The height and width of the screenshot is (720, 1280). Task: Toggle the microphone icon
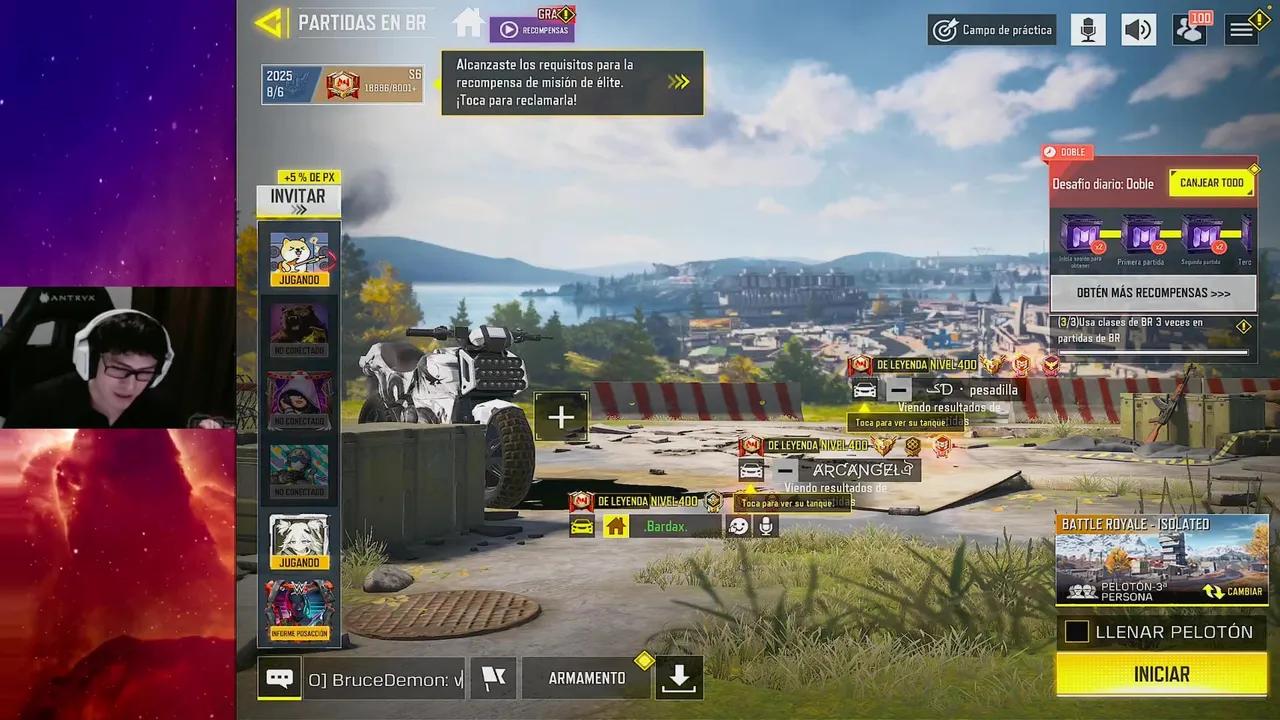click(x=1088, y=30)
